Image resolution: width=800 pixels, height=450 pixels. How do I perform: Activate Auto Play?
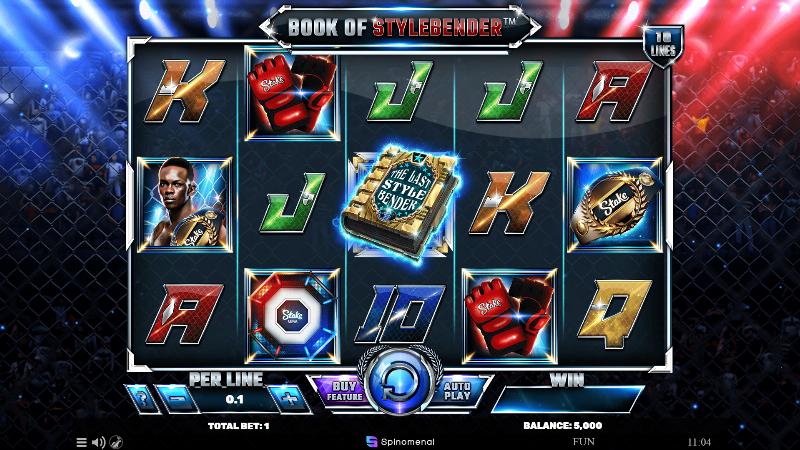coord(458,391)
